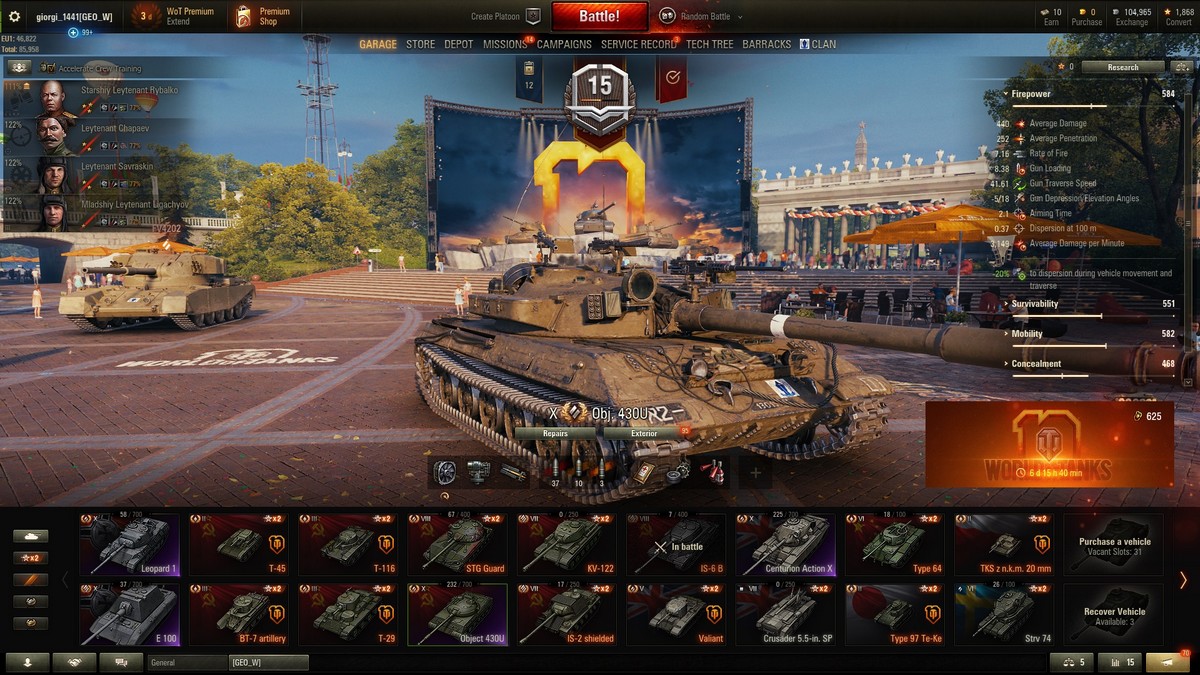Select the Leopard 1 tank
This screenshot has width=1200, height=675.
(x=130, y=545)
